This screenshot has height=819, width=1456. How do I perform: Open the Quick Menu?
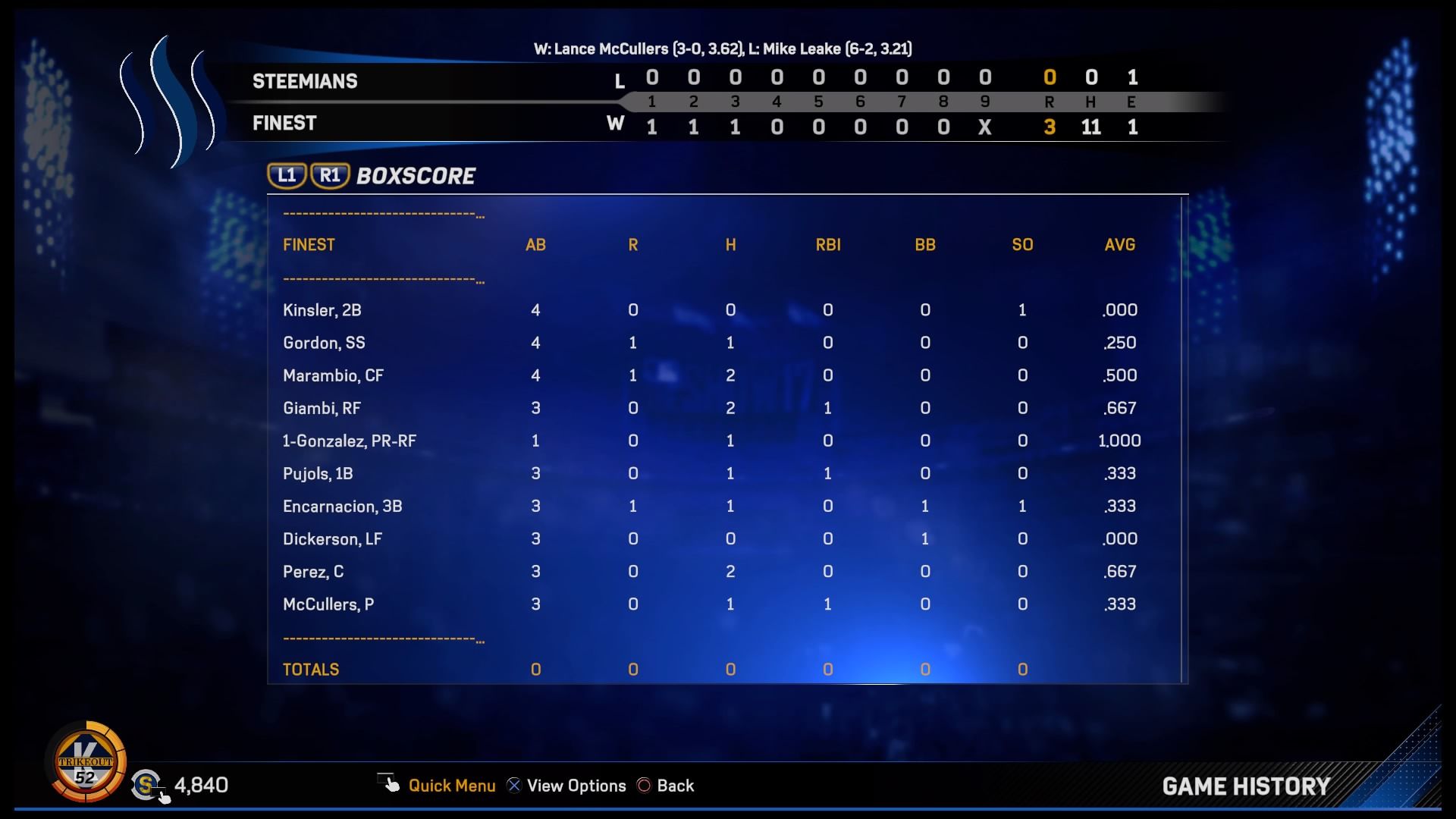click(452, 786)
